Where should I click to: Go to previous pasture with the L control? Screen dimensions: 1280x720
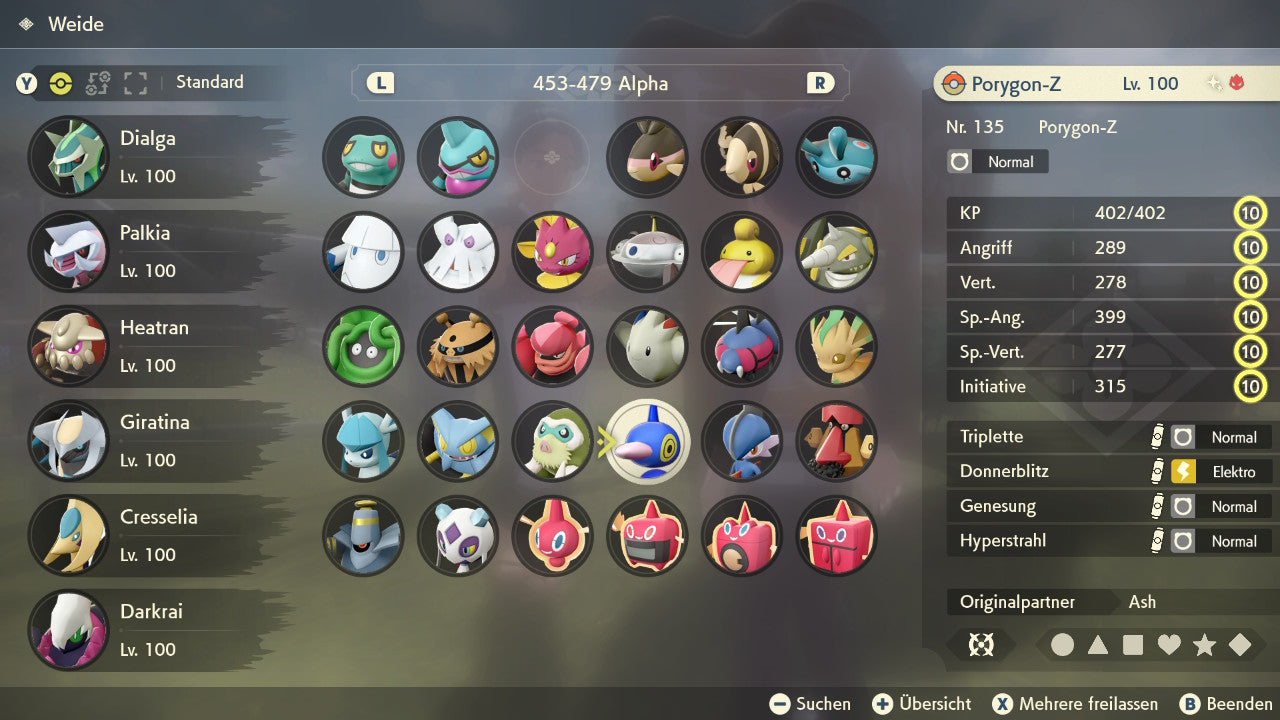pyautogui.click(x=380, y=84)
